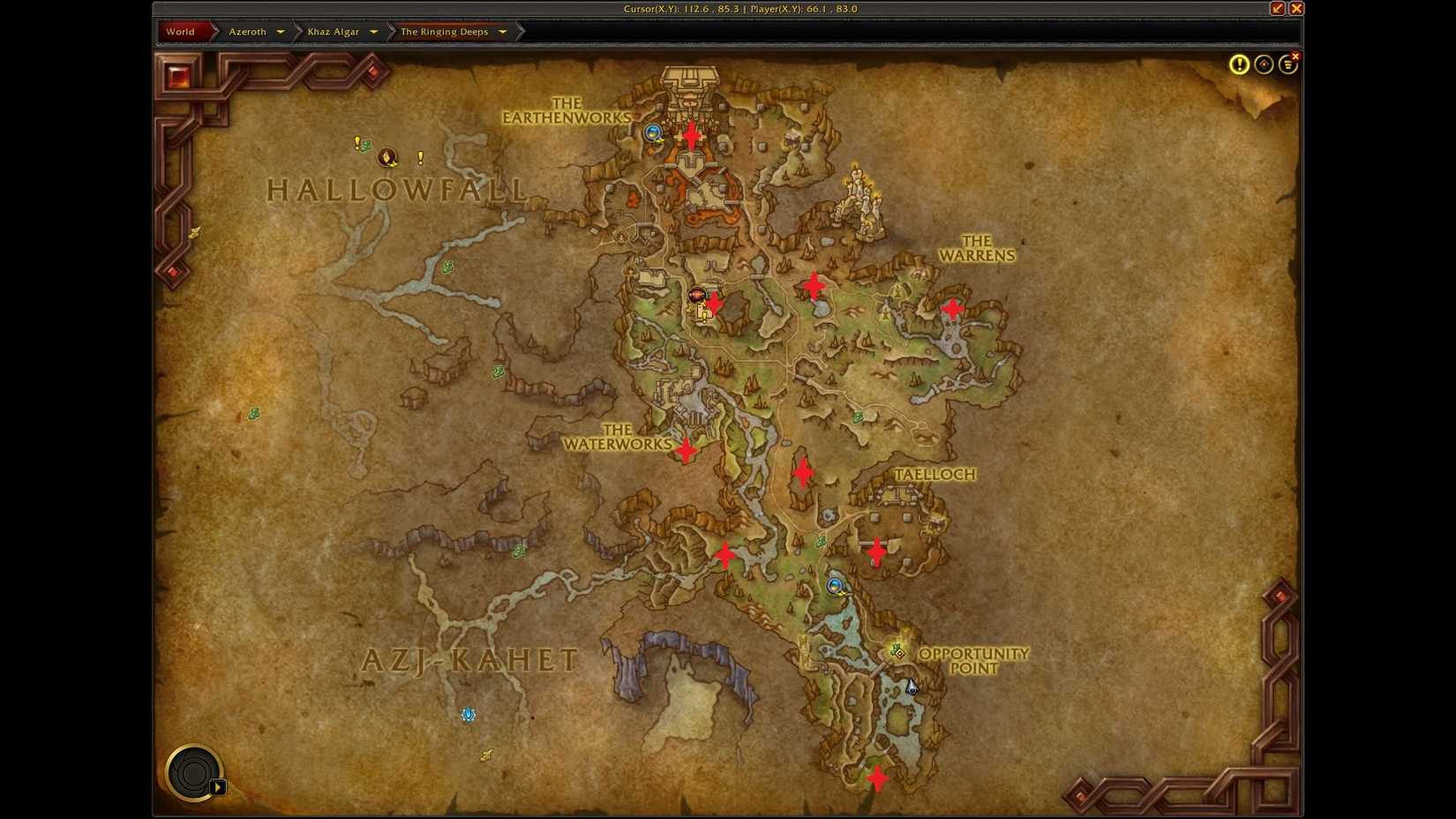Open the Khaz Algar zone dropdown
This screenshot has height=819, width=1456.
coord(374,31)
